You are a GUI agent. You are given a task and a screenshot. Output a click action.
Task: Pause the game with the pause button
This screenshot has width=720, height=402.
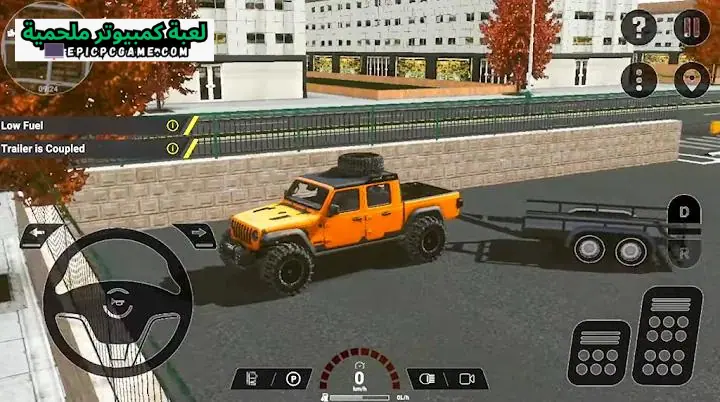691,28
